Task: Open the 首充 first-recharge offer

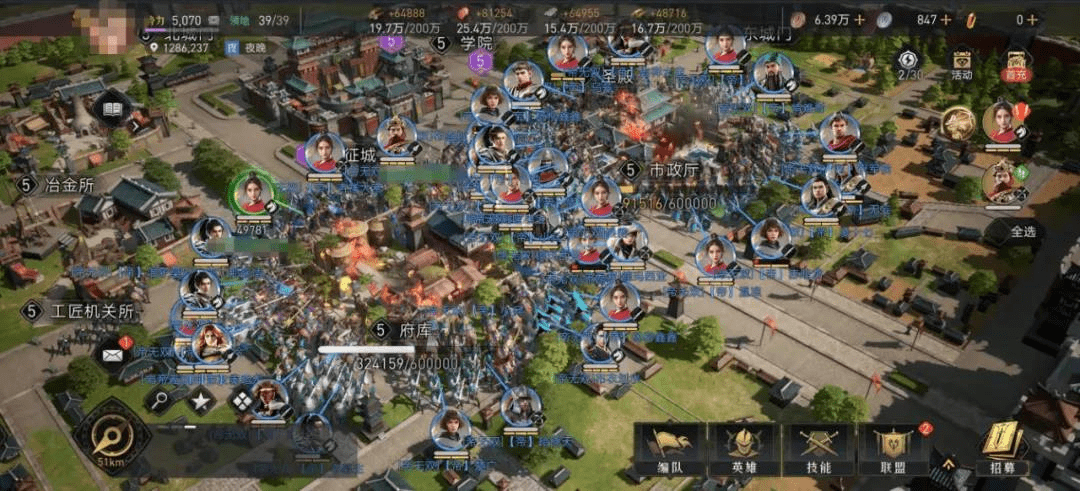Action: coord(1017,63)
